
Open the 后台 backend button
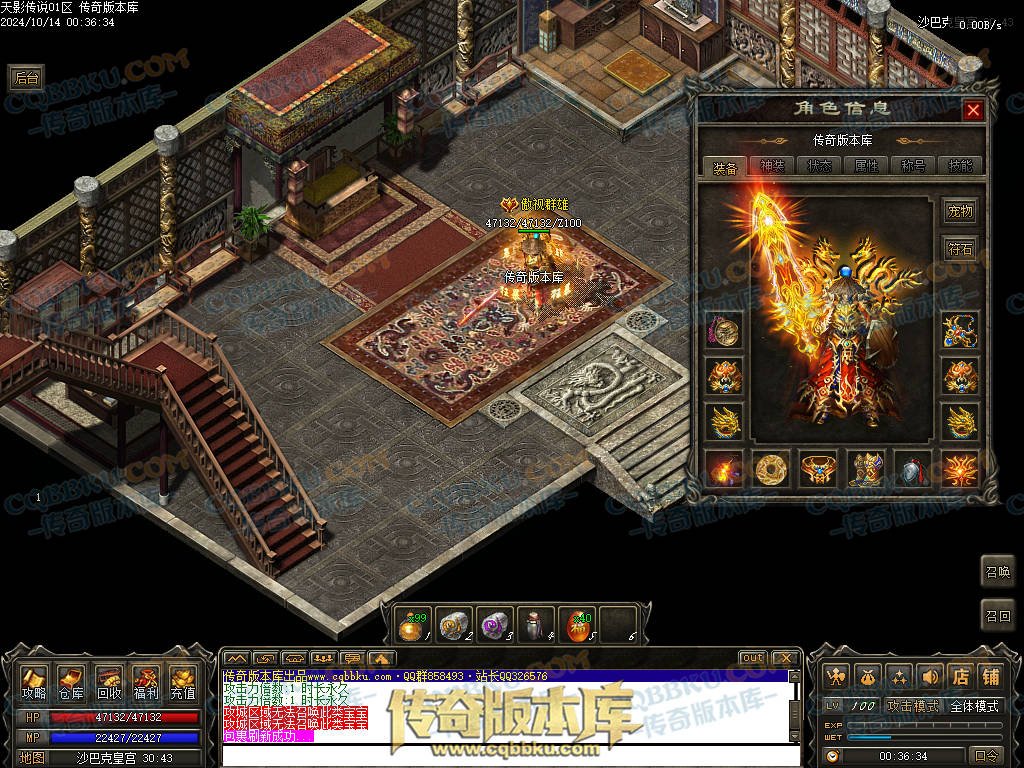tap(26, 78)
